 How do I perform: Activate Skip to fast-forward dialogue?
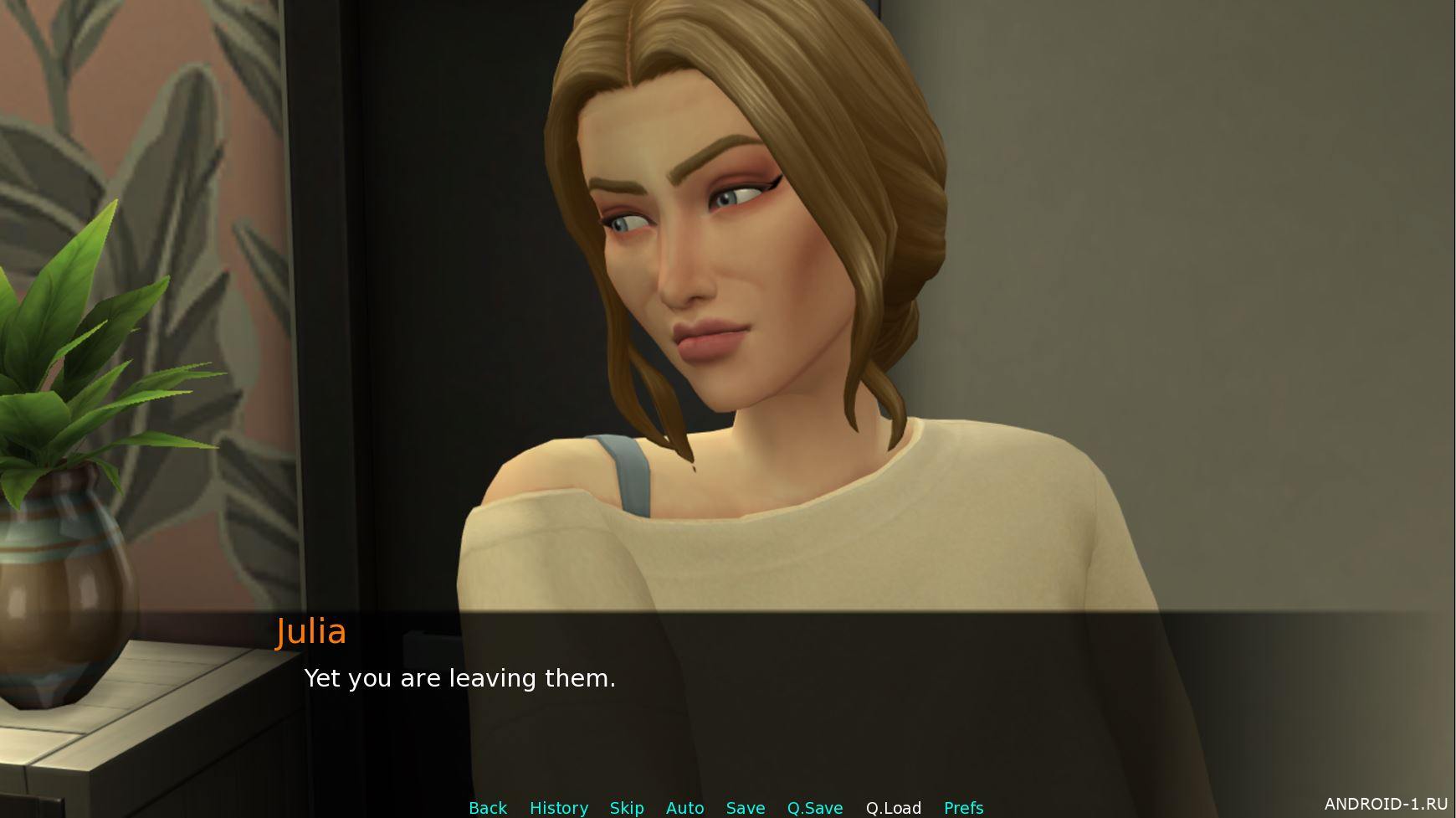[627, 808]
